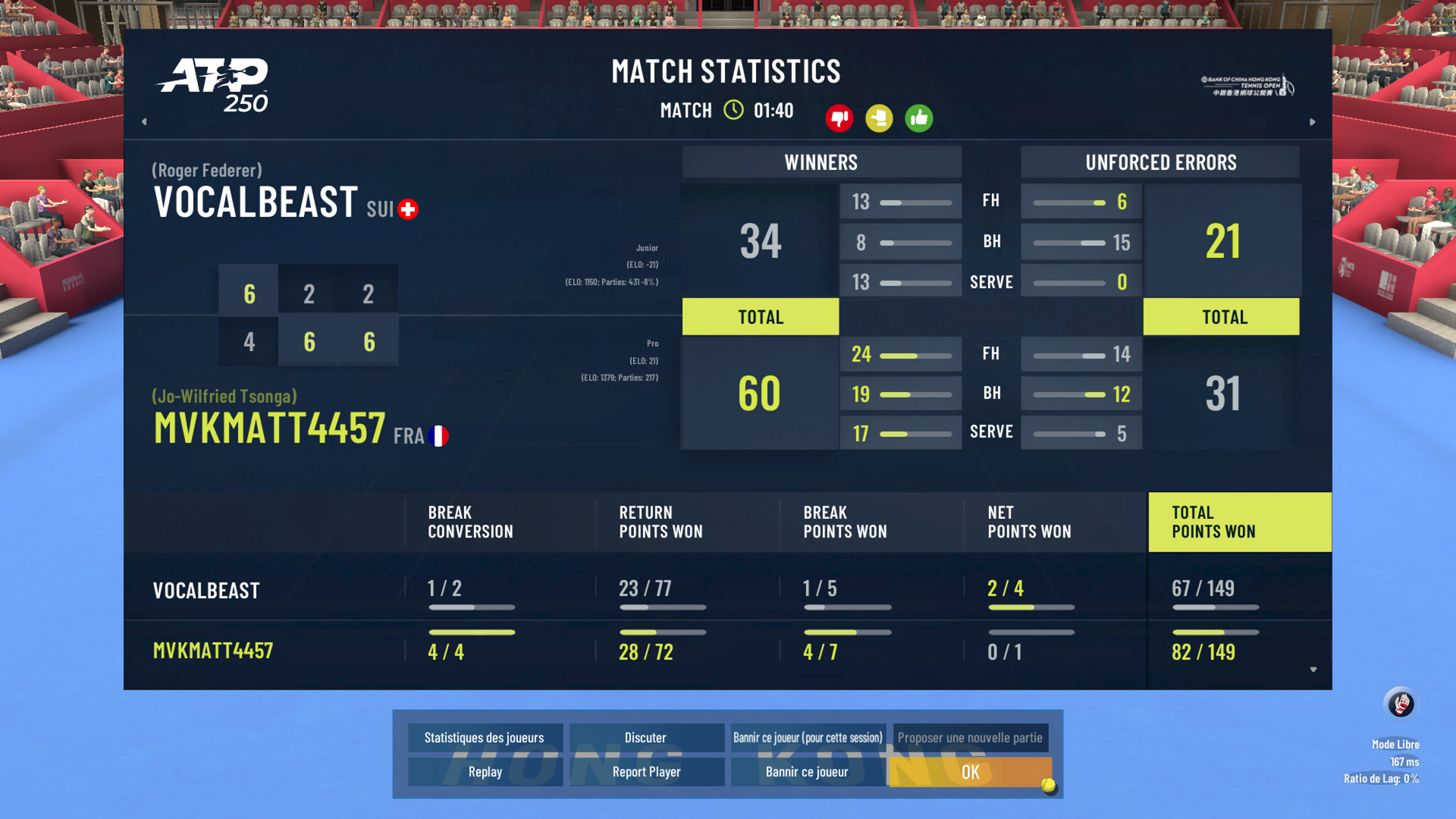Ban this player for the session

point(808,738)
